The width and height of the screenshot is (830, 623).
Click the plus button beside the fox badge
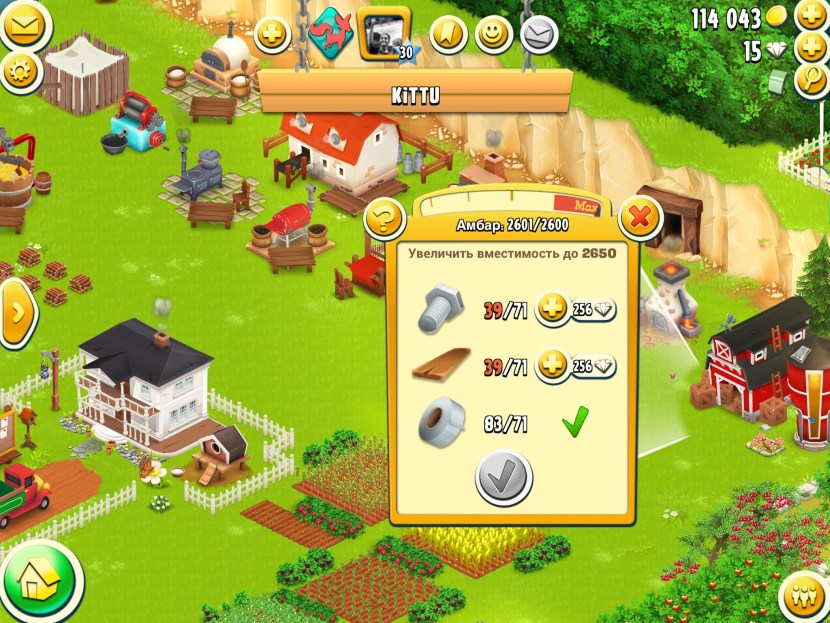pyautogui.click(x=272, y=36)
